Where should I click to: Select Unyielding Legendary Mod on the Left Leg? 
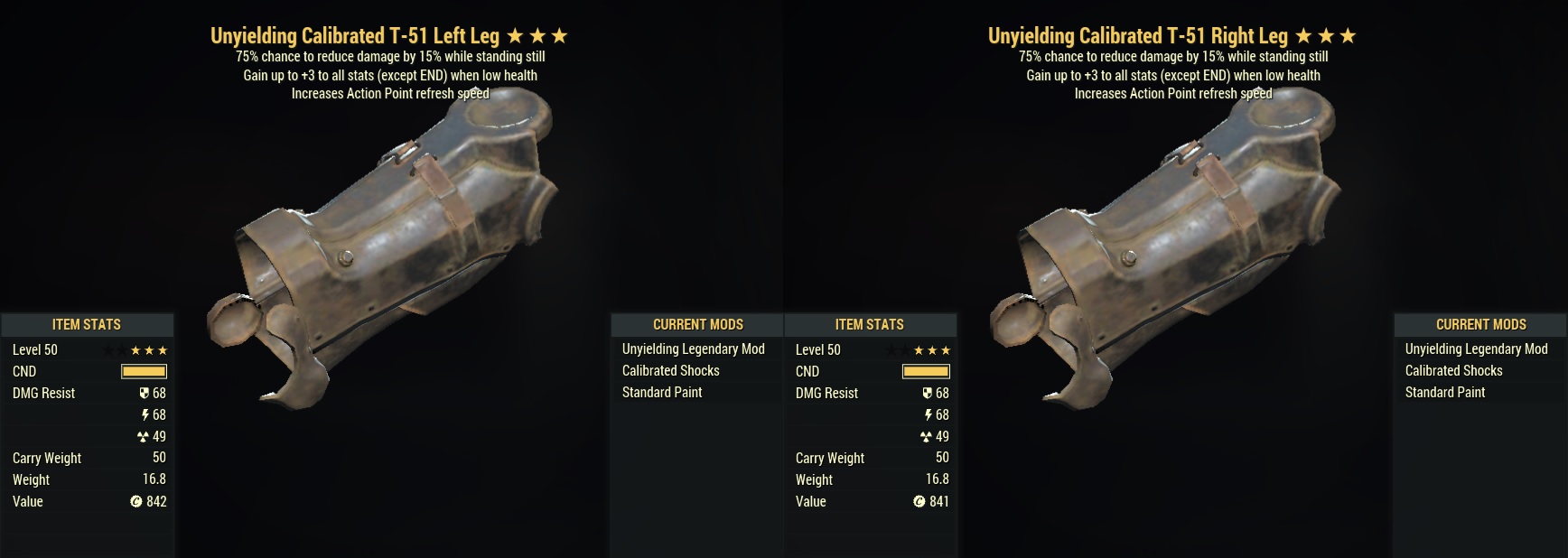click(x=693, y=349)
